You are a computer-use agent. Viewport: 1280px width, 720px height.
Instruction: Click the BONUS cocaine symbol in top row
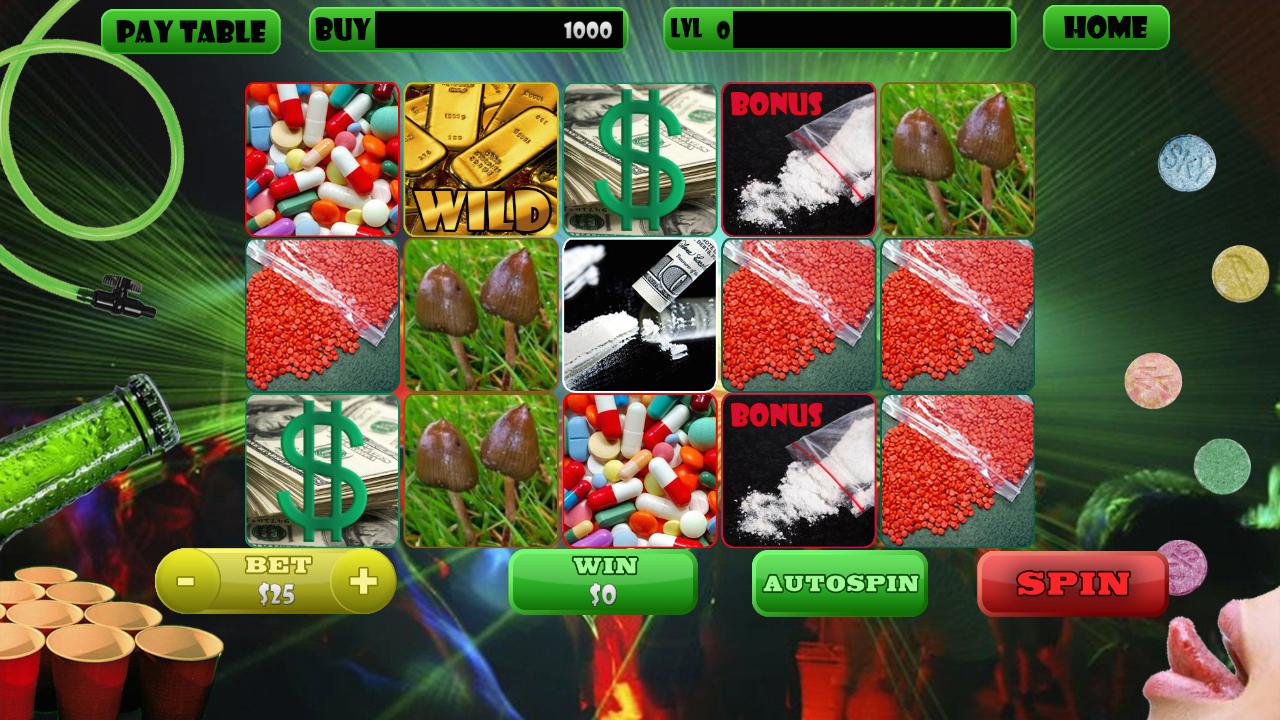pyautogui.click(x=798, y=157)
